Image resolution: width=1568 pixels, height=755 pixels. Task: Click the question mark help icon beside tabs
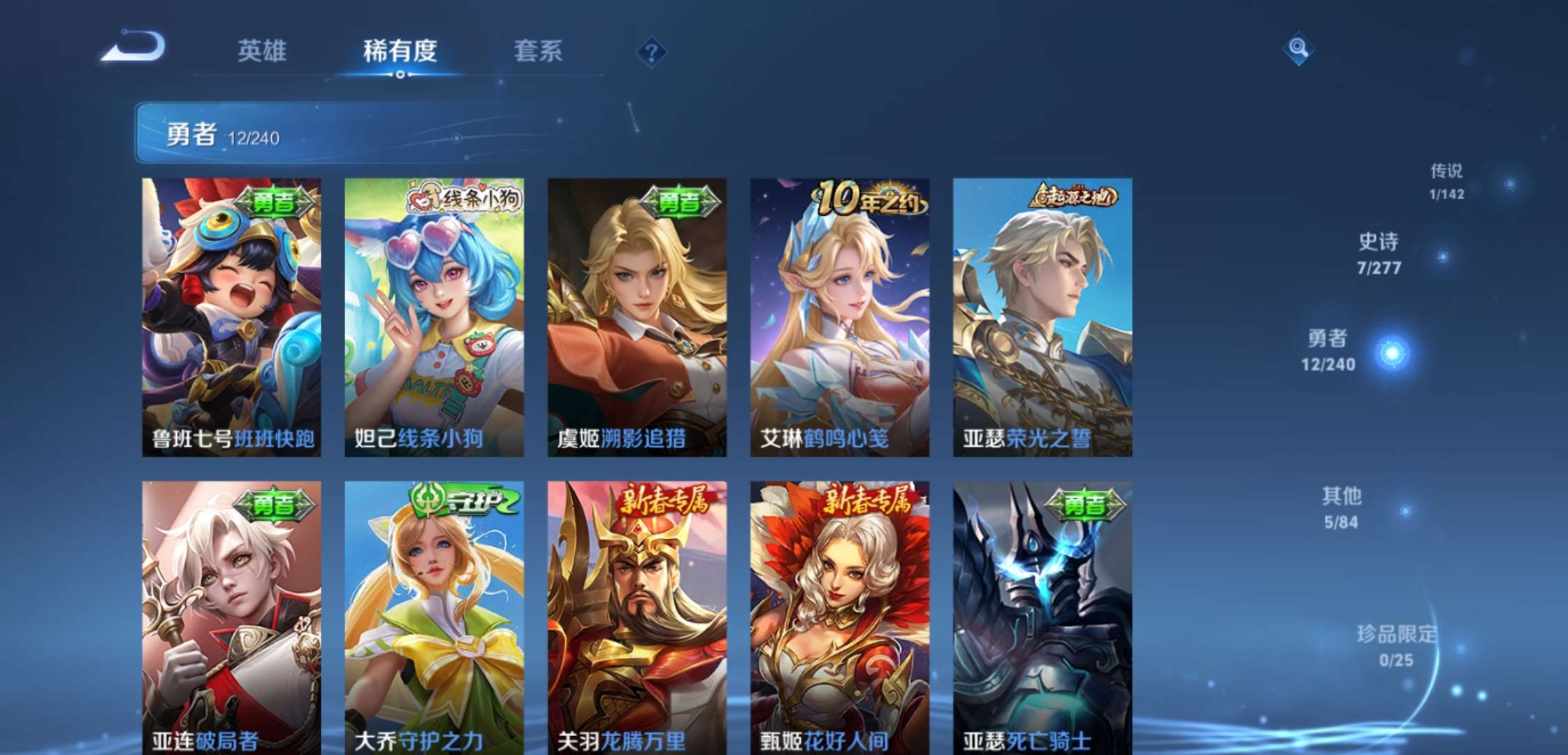pyautogui.click(x=651, y=51)
